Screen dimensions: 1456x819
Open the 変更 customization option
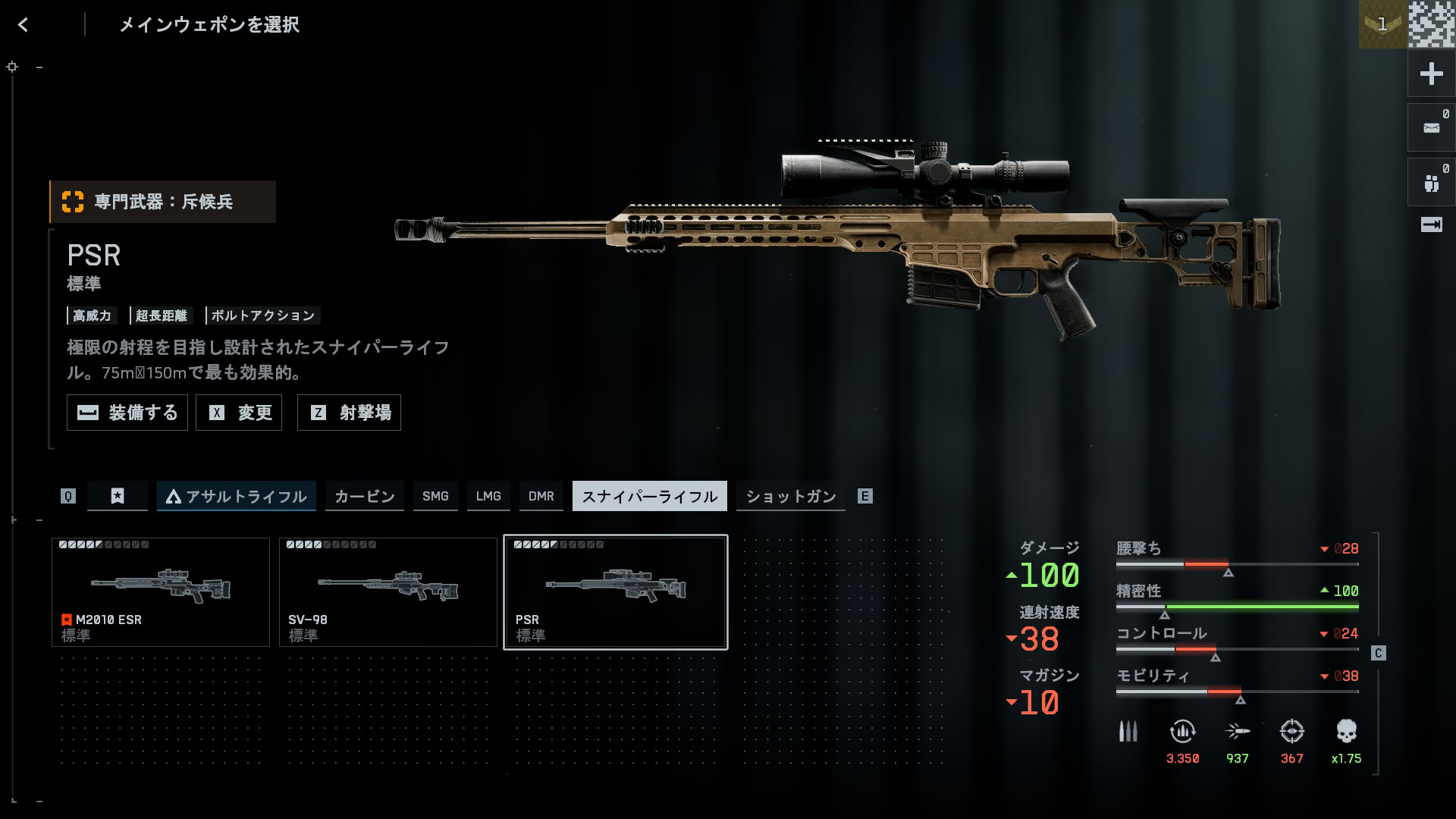pyautogui.click(x=239, y=413)
